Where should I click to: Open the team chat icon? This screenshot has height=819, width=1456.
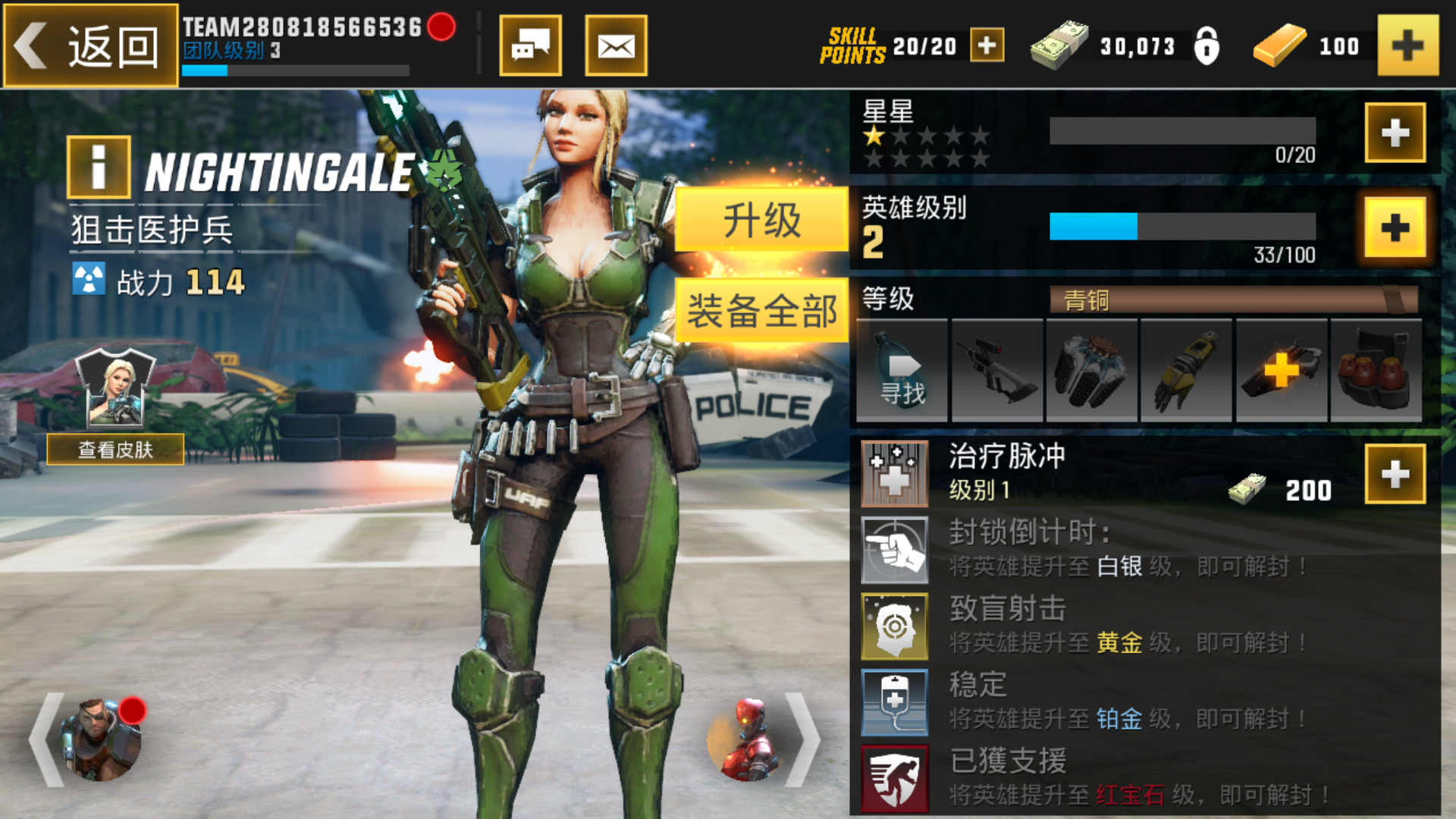click(x=531, y=45)
